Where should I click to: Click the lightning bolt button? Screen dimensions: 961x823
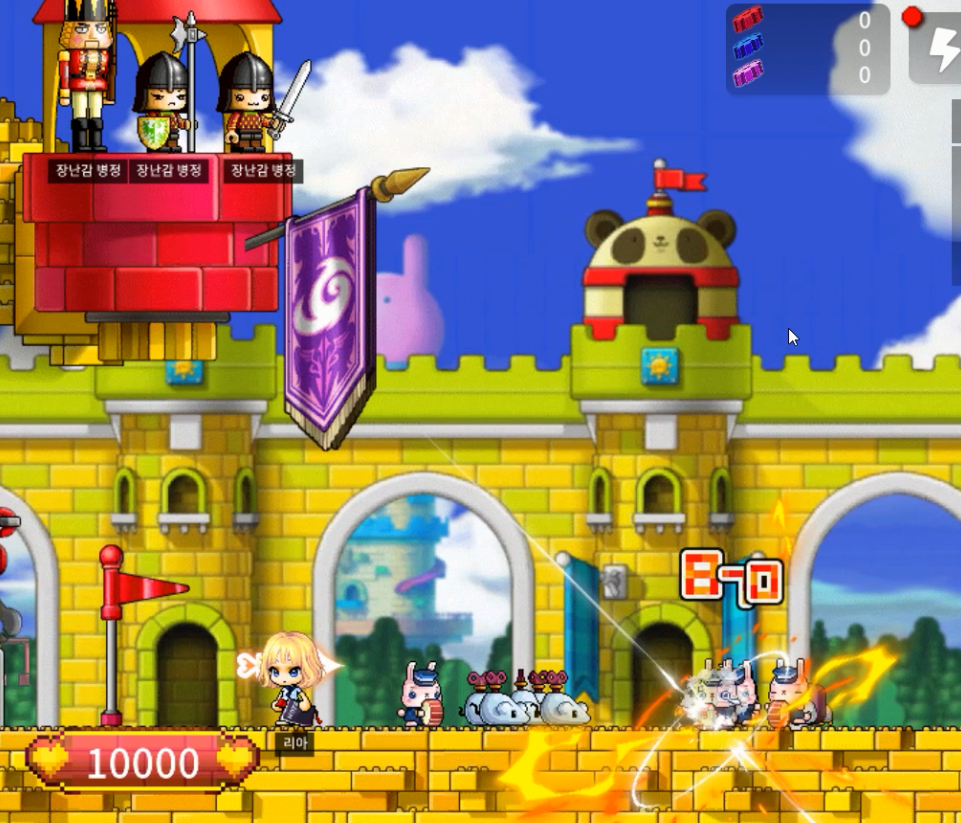pos(942,48)
